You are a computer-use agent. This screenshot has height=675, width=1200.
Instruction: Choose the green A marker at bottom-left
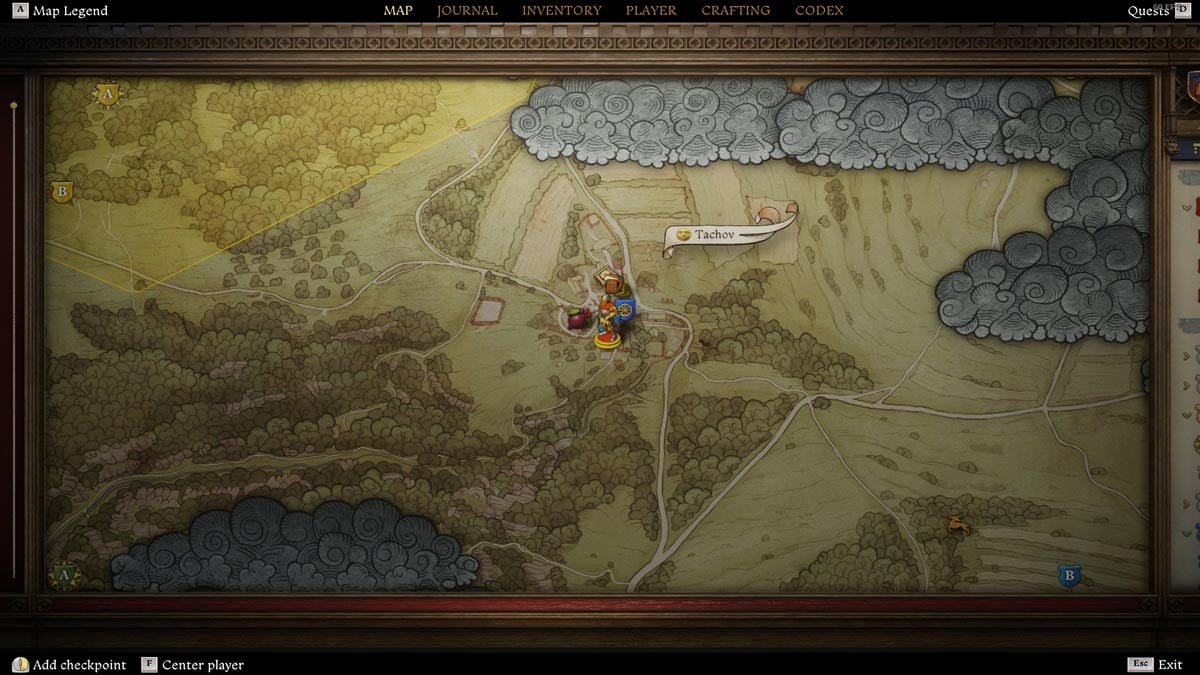[65, 576]
